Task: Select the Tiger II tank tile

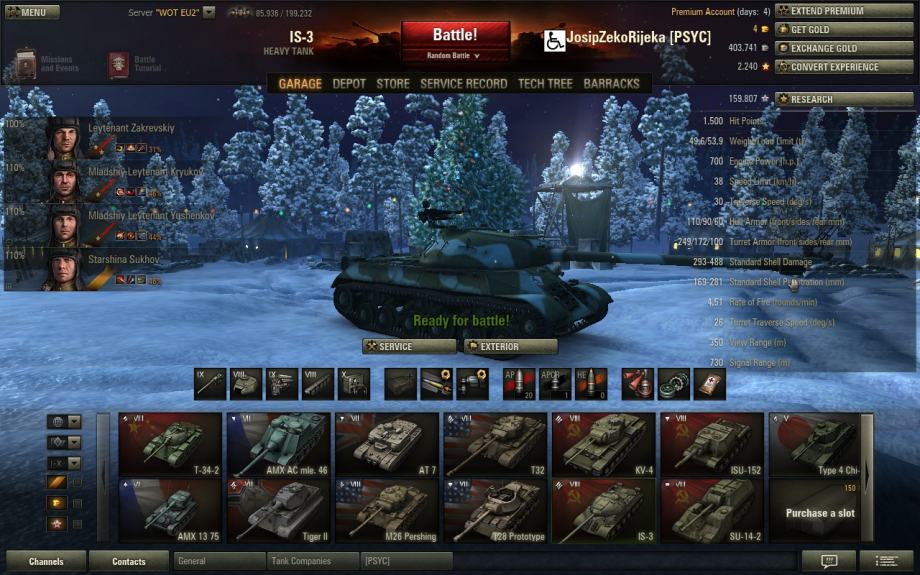Action: [278, 510]
